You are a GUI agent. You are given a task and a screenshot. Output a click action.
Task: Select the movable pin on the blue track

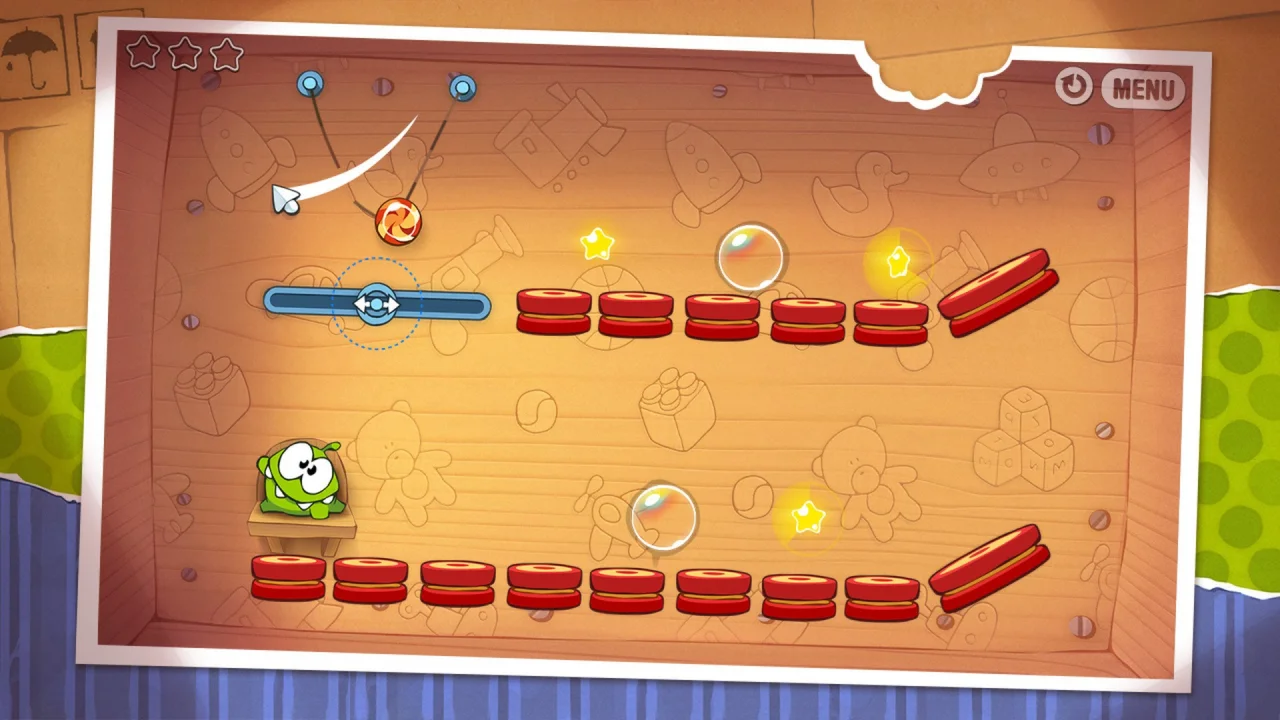(x=378, y=305)
